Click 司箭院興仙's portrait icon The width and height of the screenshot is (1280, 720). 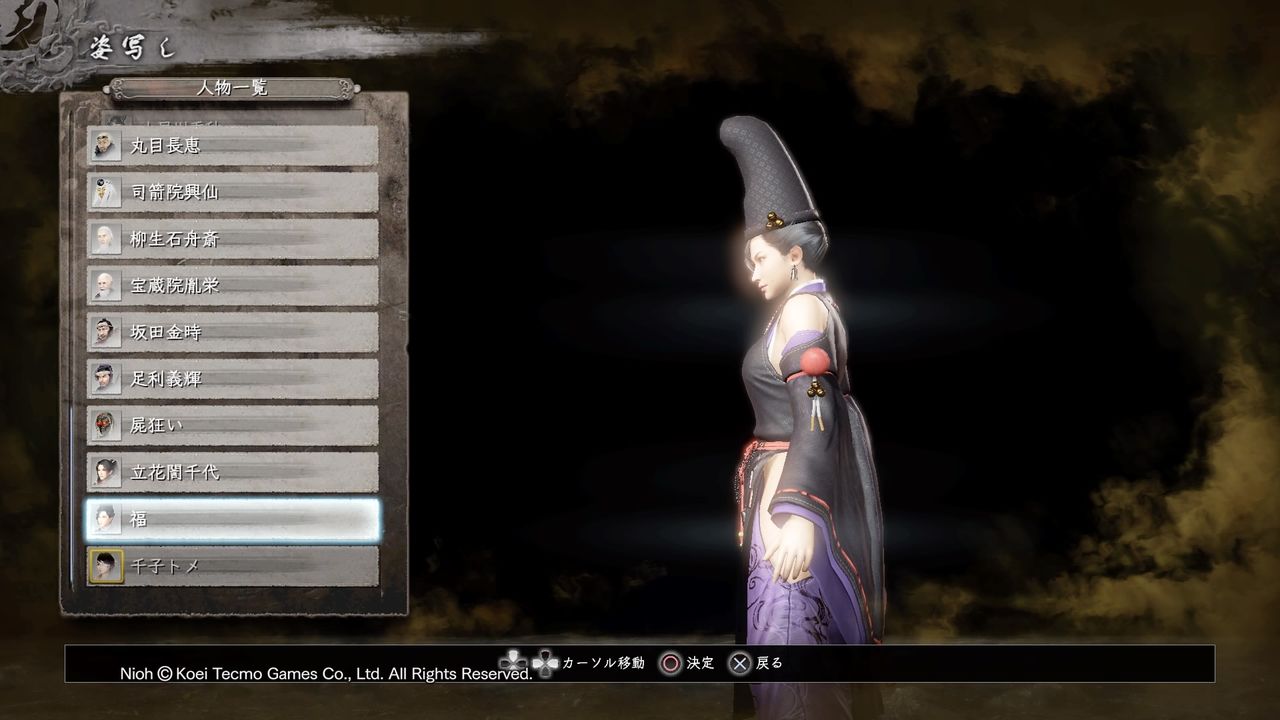(x=106, y=192)
